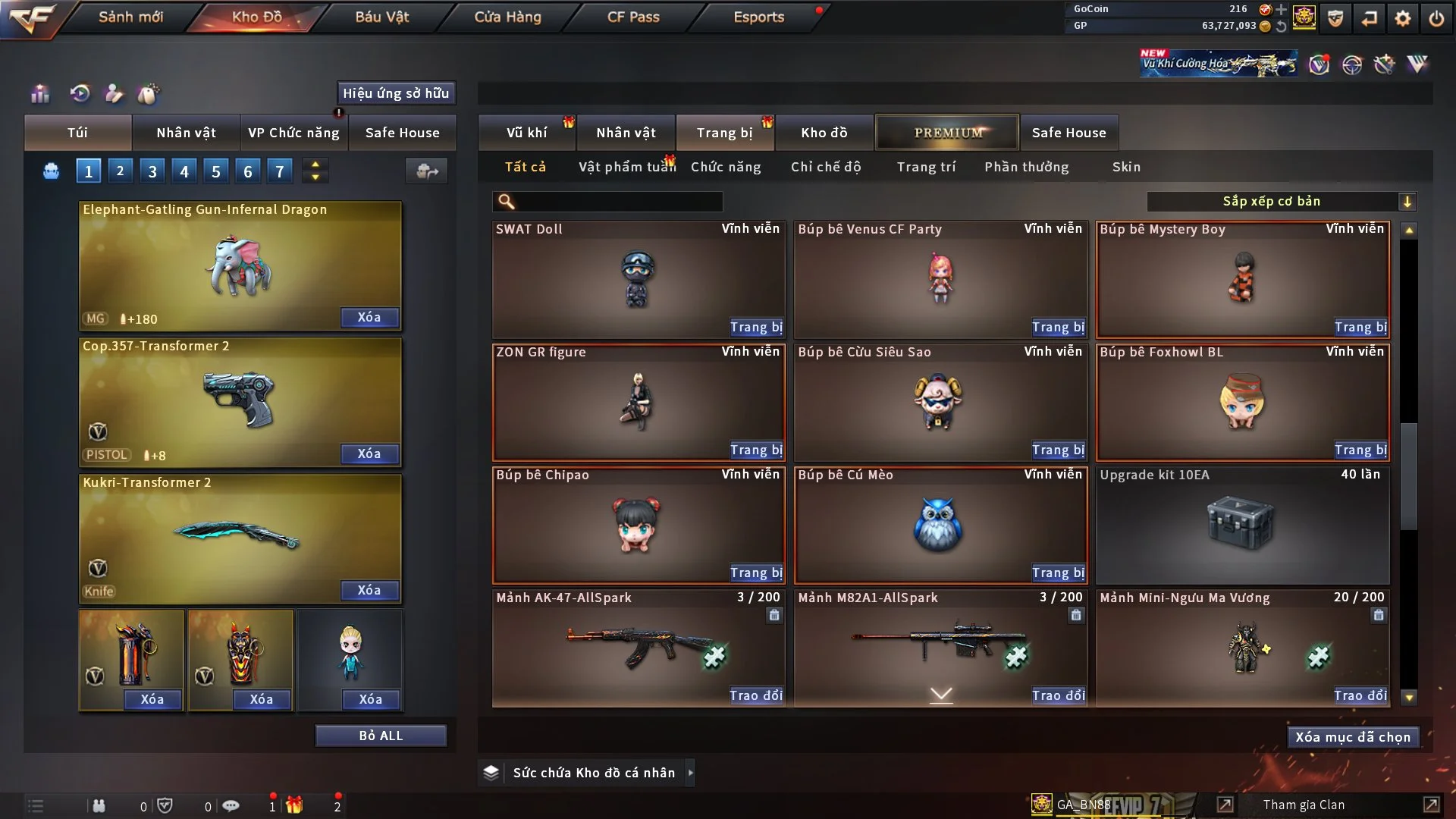Open the Cửa Hàng shop menu
The width and height of the screenshot is (1456, 819).
[x=507, y=17]
